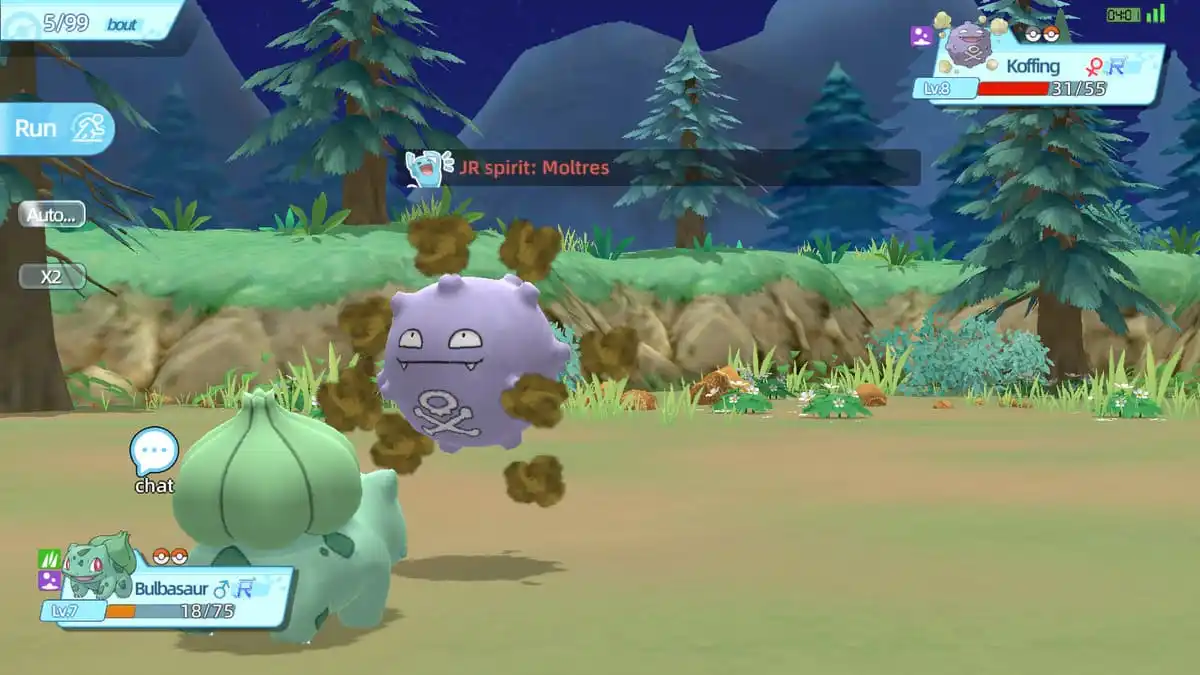
Task: Toggle the Auto battle button
Action: point(52,214)
